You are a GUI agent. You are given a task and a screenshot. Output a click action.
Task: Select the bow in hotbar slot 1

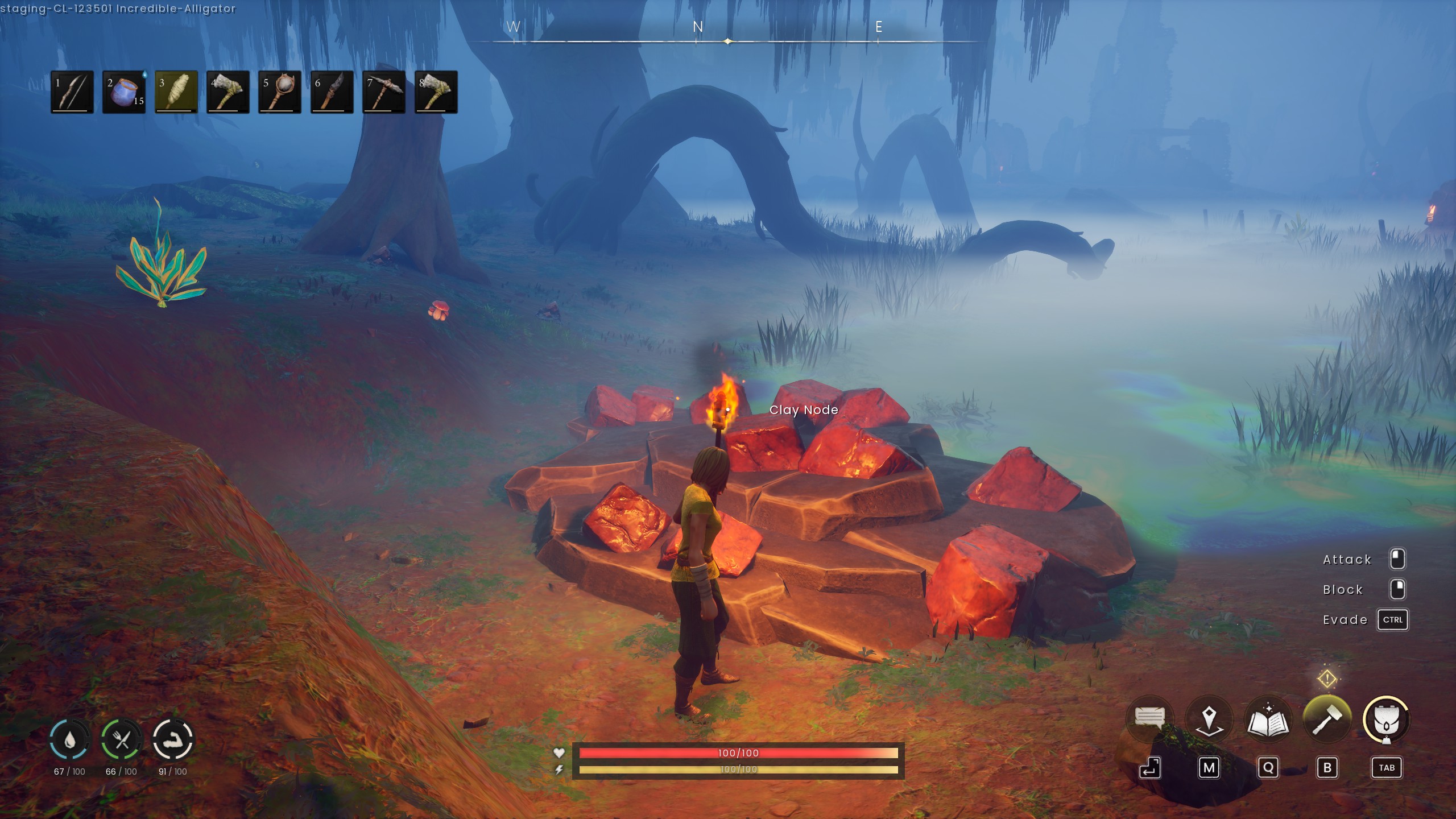click(x=72, y=92)
